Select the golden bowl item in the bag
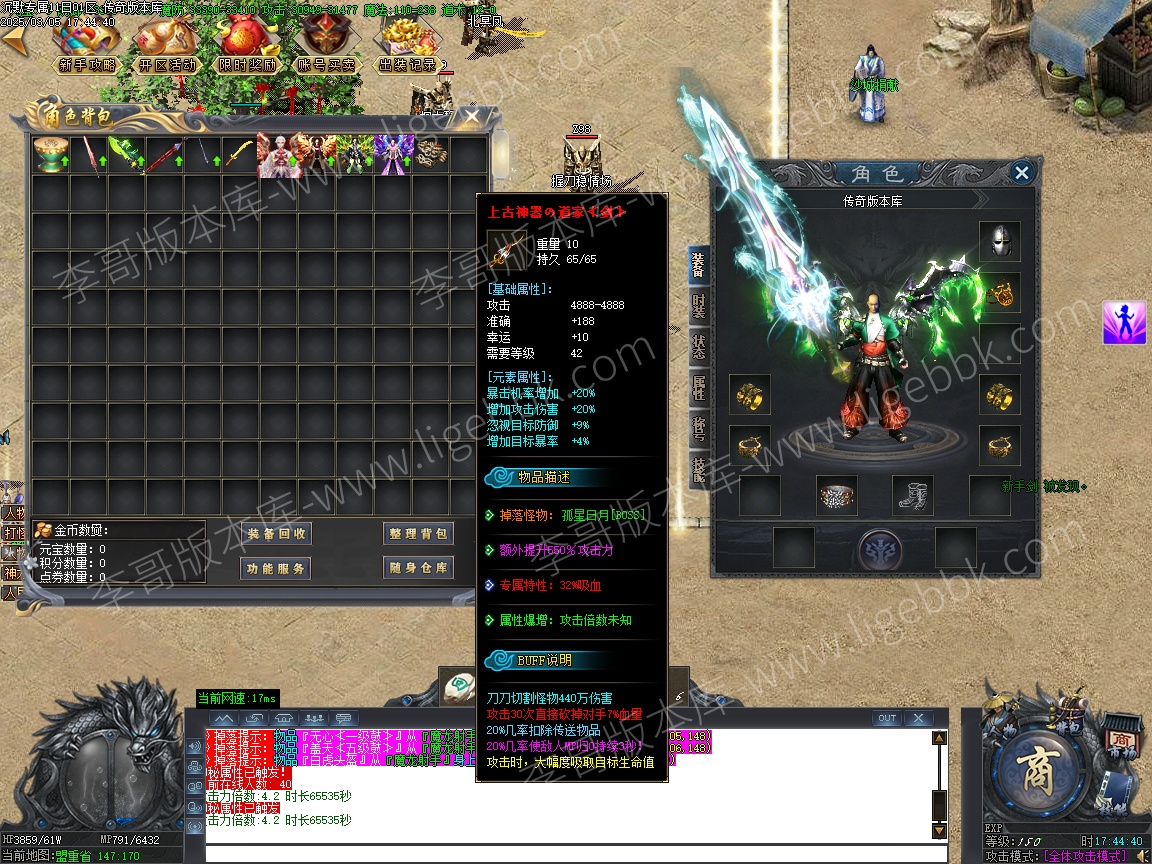Viewport: 1152px width, 864px height. [49, 156]
